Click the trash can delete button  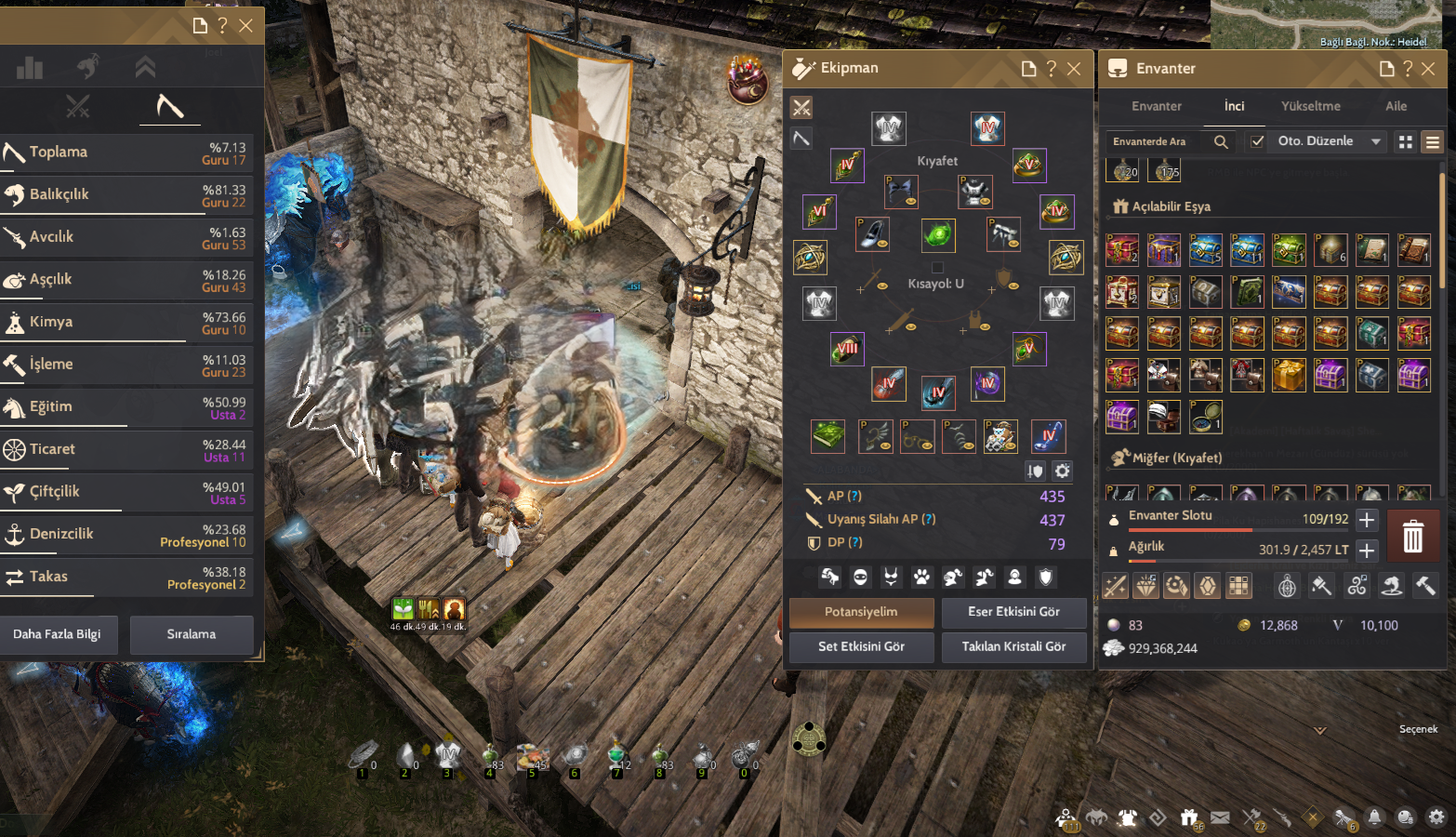1412,536
